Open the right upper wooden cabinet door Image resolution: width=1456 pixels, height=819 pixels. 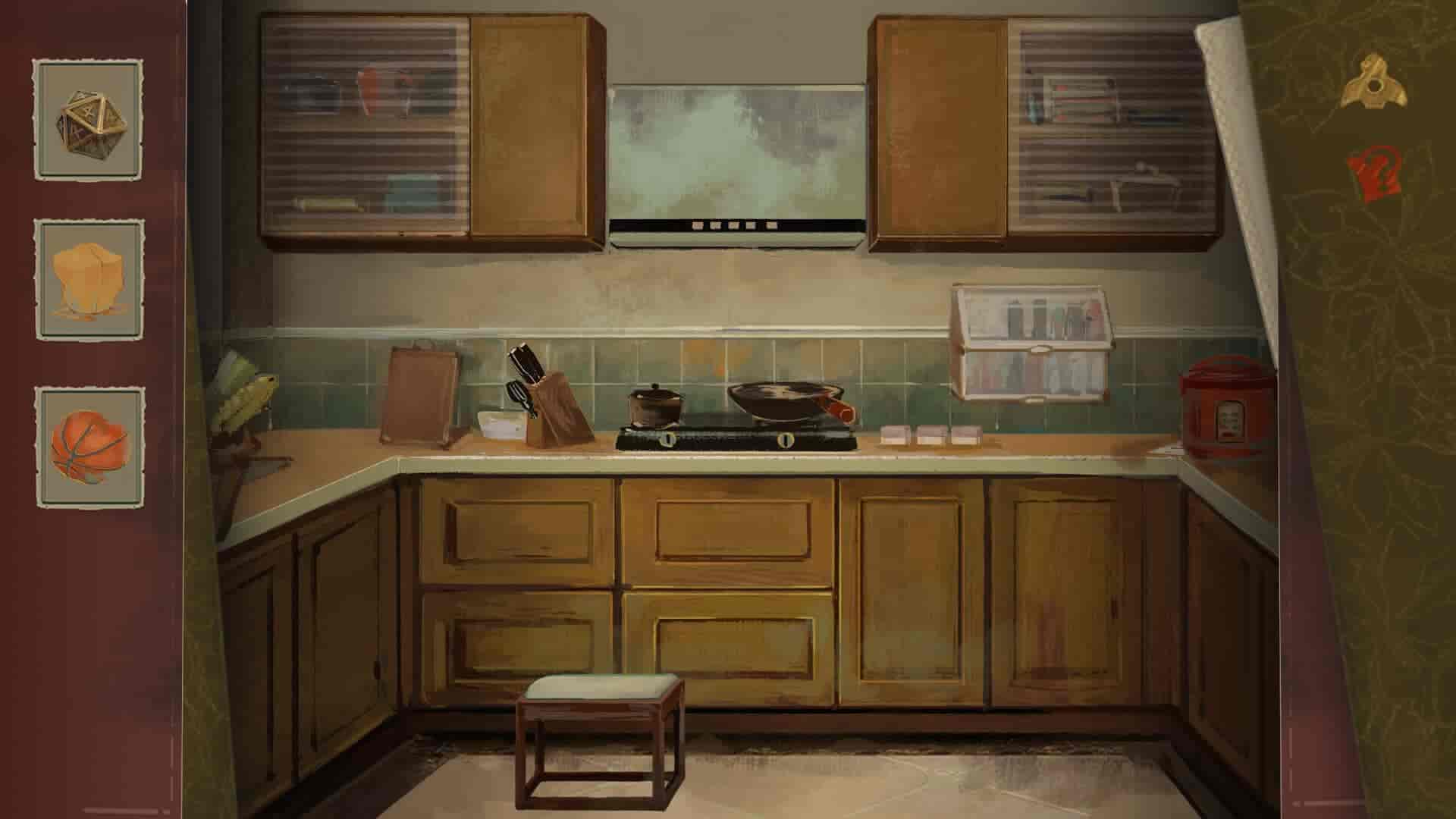(x=940, y=129)
